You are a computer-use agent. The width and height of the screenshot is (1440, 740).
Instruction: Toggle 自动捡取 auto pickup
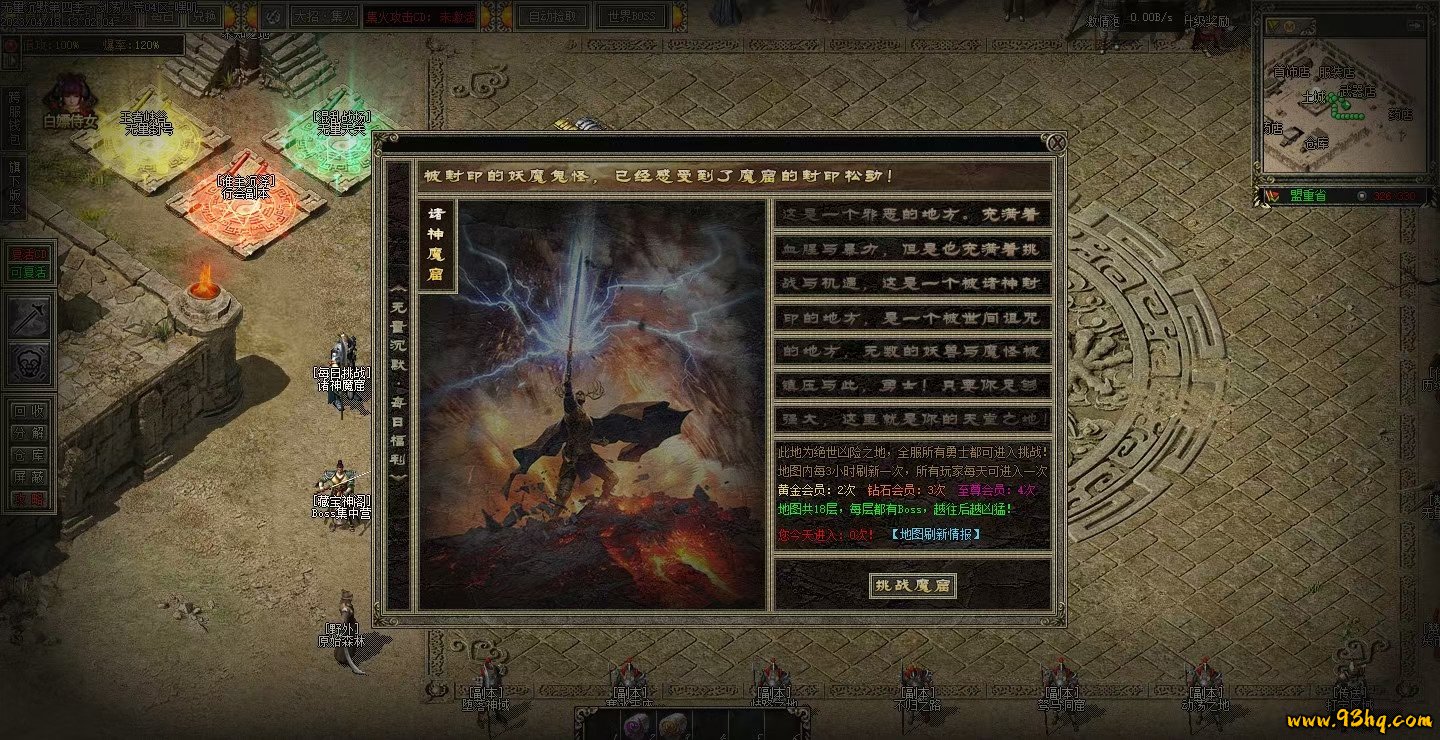(x=551, y=17)
